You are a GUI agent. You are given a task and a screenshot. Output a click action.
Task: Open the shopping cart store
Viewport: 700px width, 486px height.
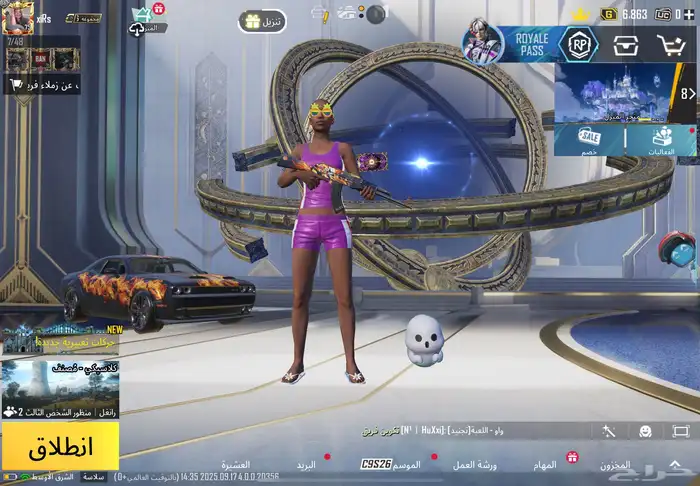tap(670, 45)
